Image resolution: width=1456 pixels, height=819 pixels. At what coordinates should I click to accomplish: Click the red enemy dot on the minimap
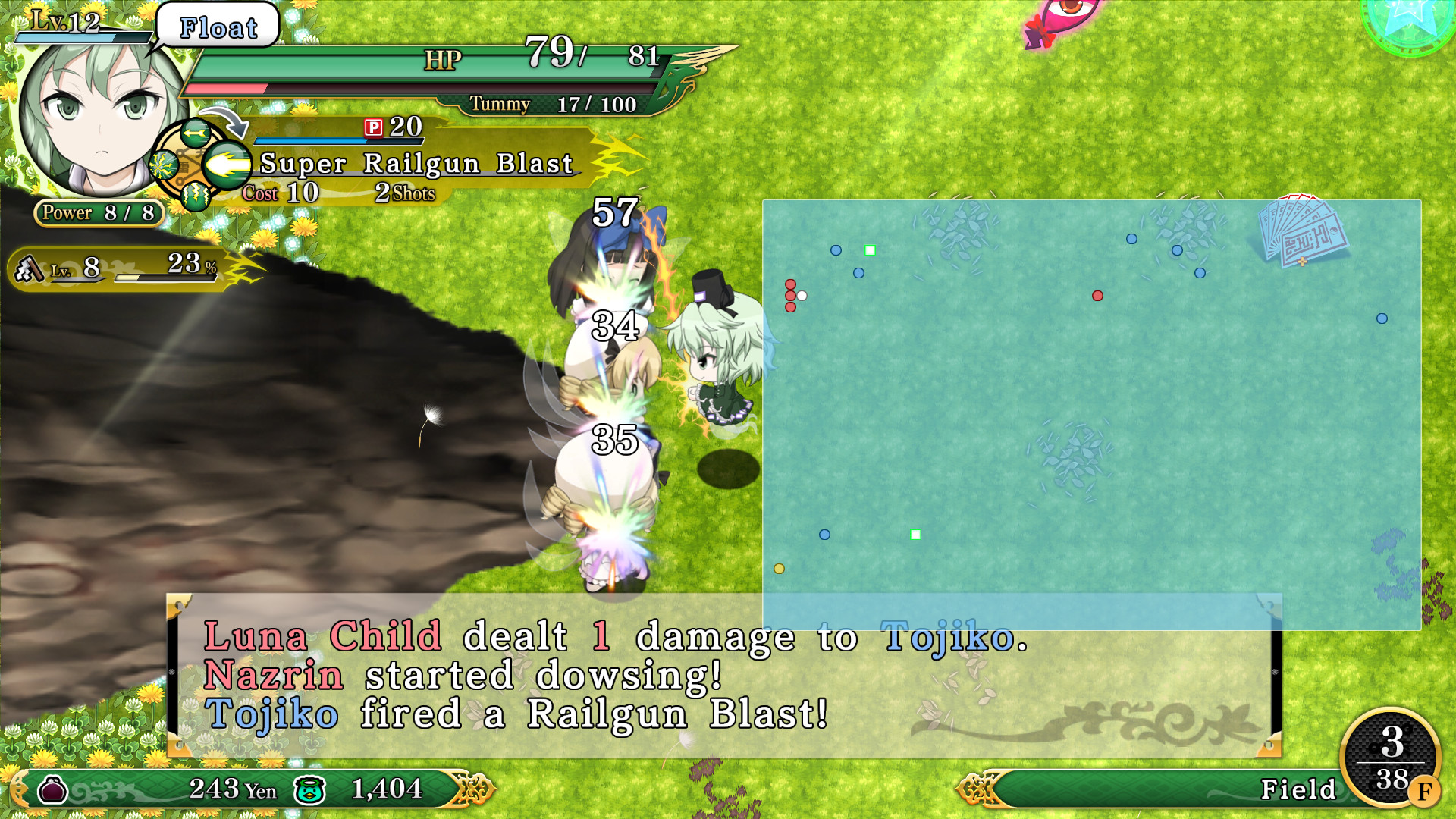1097,297
